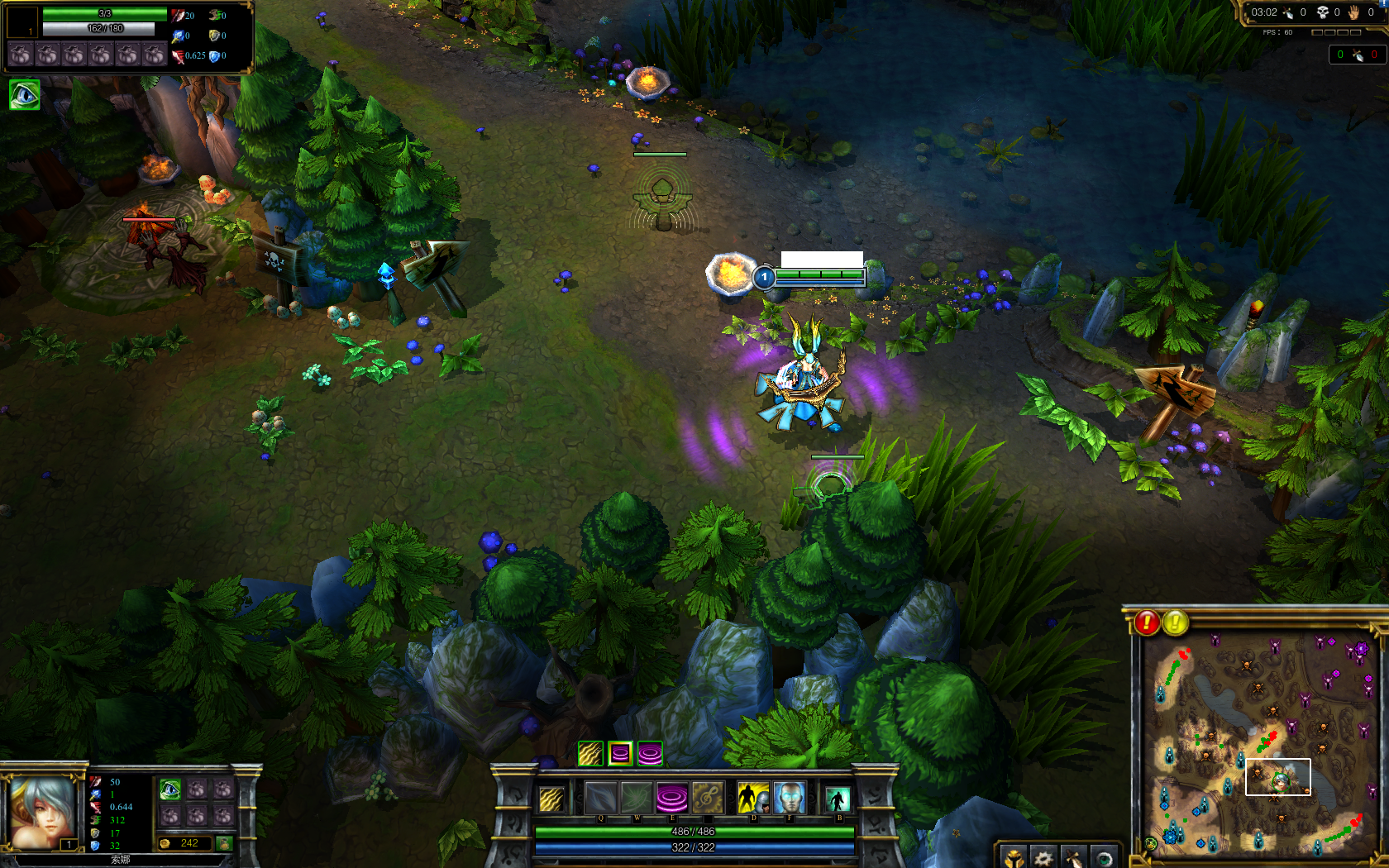The image size is (1389, 868).
Task: Click the sword button below the minimap
Action: pyautogui.click(x=1073, y=857)
